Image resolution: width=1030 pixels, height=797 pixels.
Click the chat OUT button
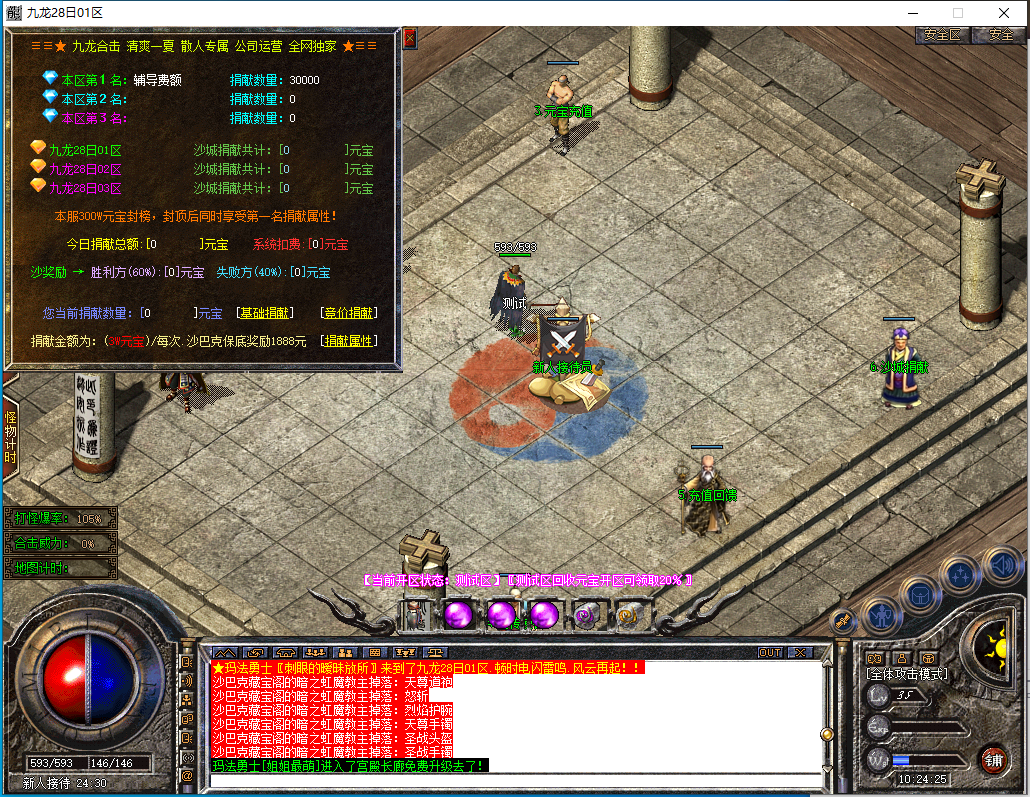769,652
